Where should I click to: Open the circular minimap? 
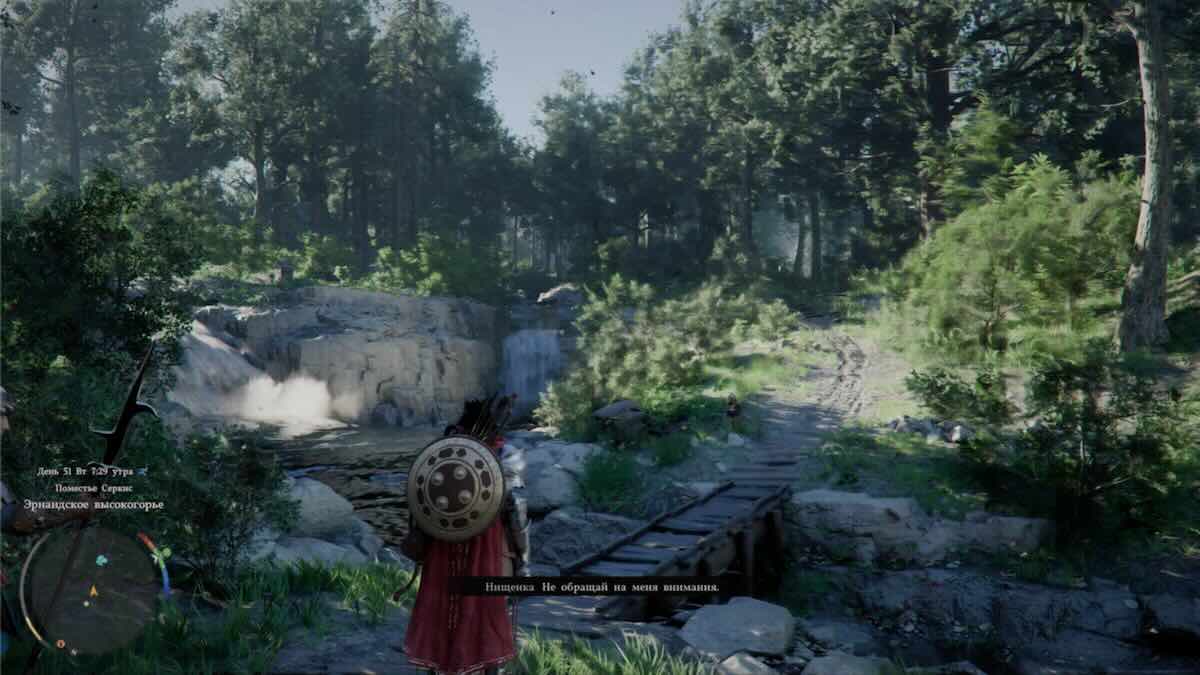89,589
